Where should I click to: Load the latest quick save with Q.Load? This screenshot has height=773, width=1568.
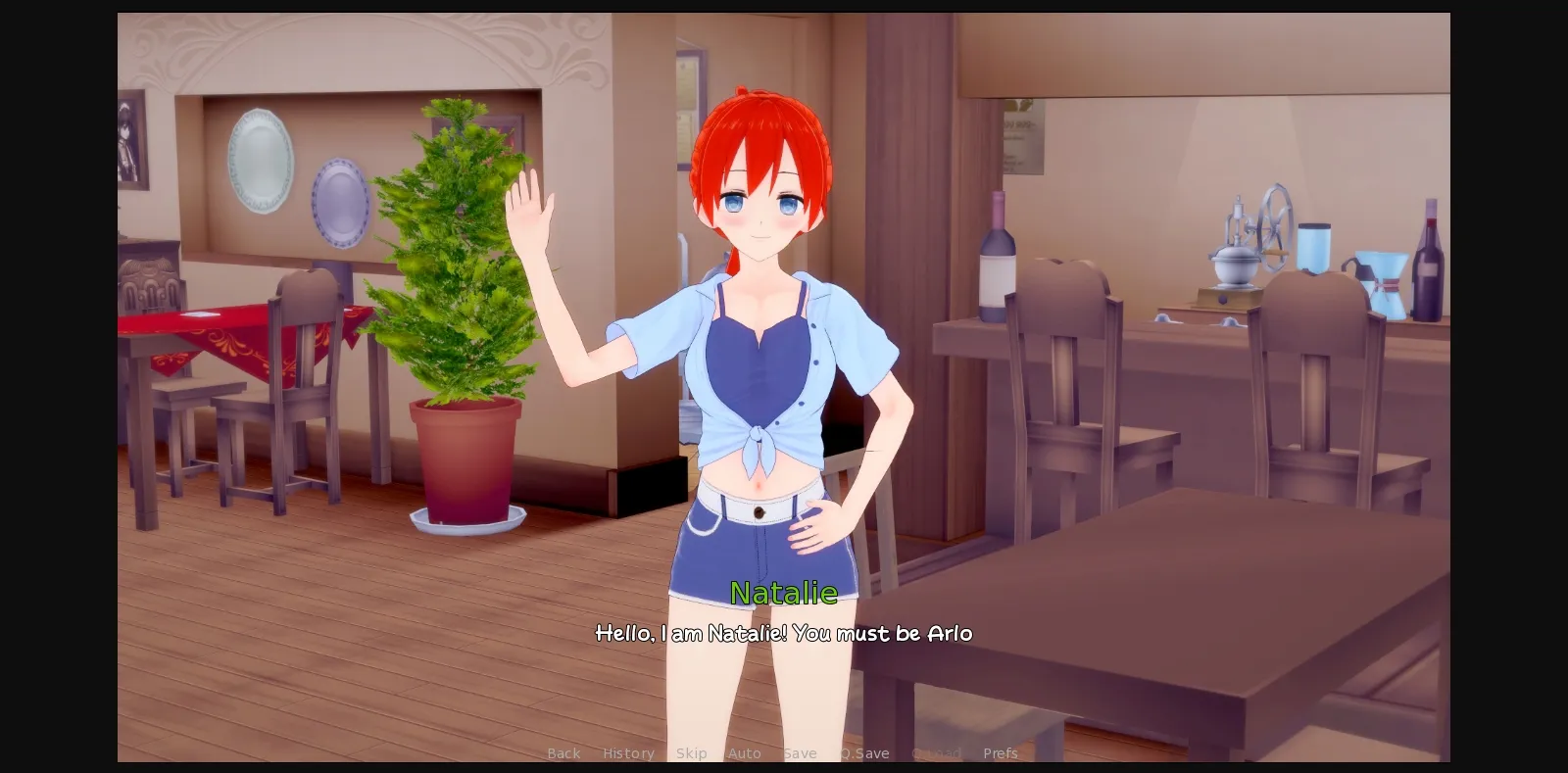click(x=936, y=753)
